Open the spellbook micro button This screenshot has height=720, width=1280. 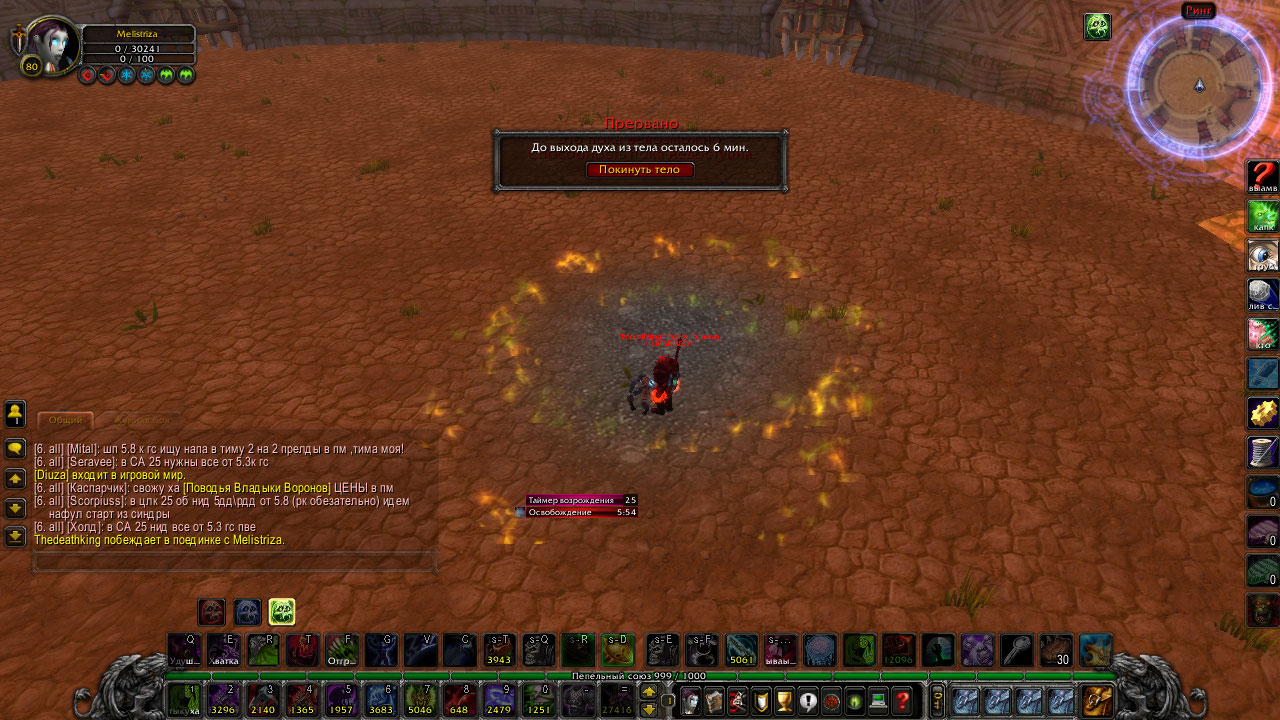click(x=714, y=702)
